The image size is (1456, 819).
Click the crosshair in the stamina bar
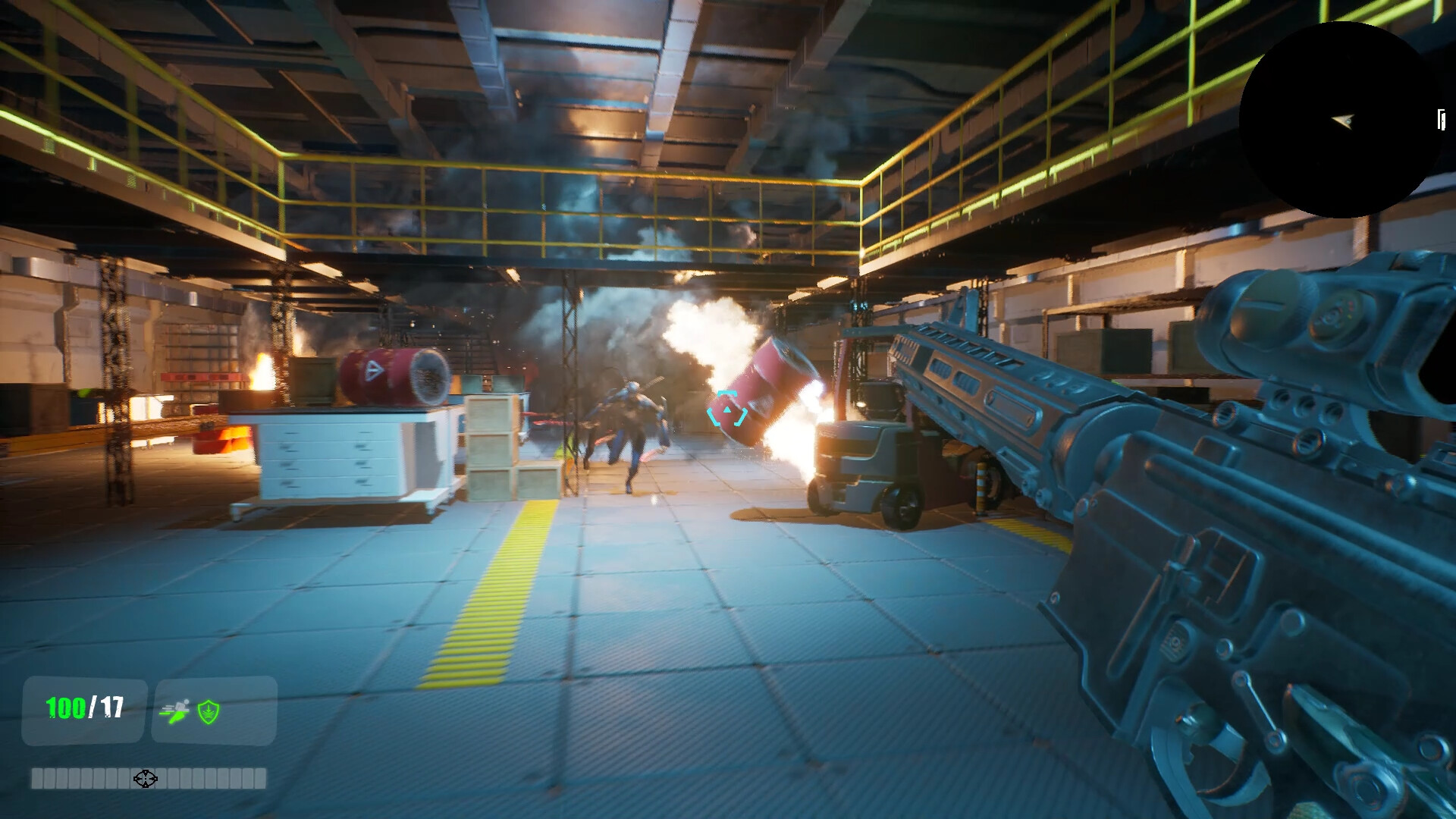(x=145, y=778)
